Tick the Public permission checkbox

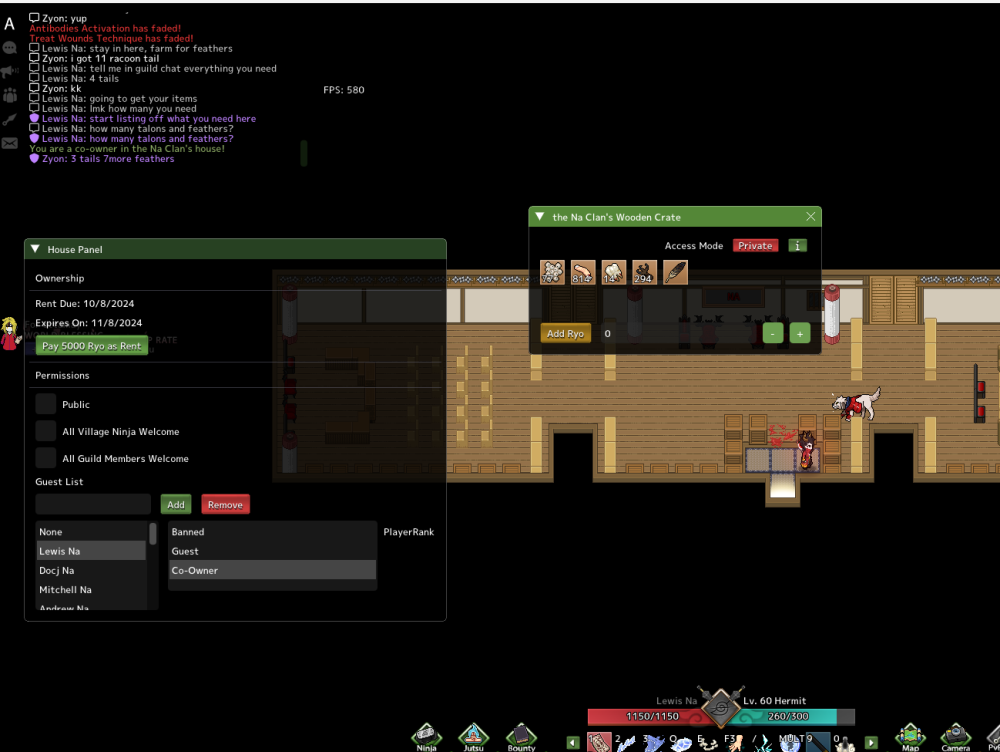46,404
